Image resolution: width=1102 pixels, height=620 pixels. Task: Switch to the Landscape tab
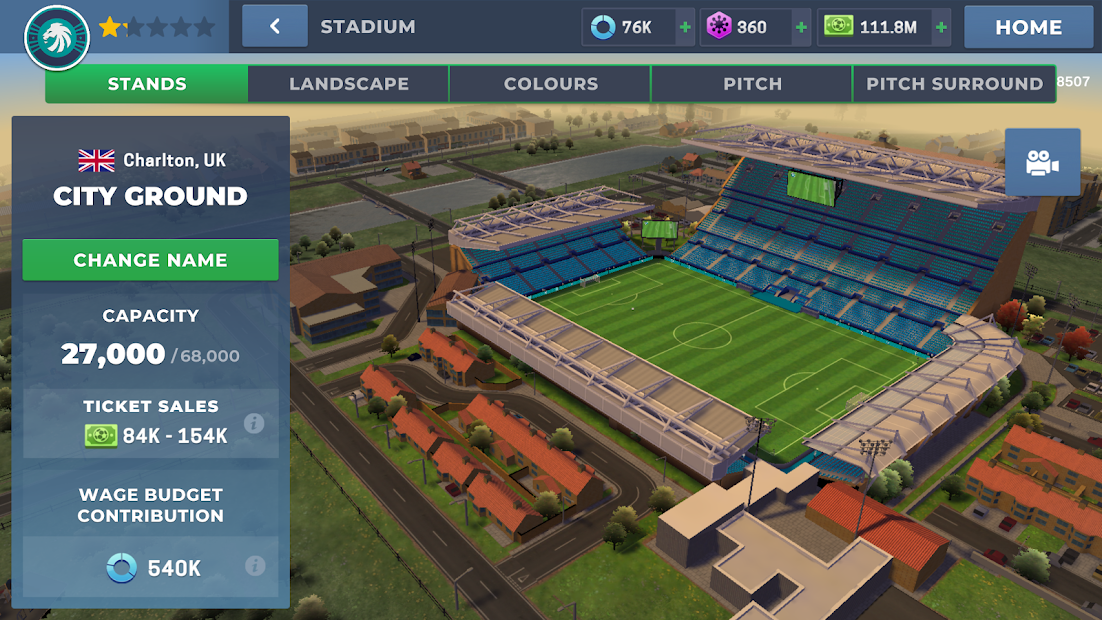pos(349,84)
